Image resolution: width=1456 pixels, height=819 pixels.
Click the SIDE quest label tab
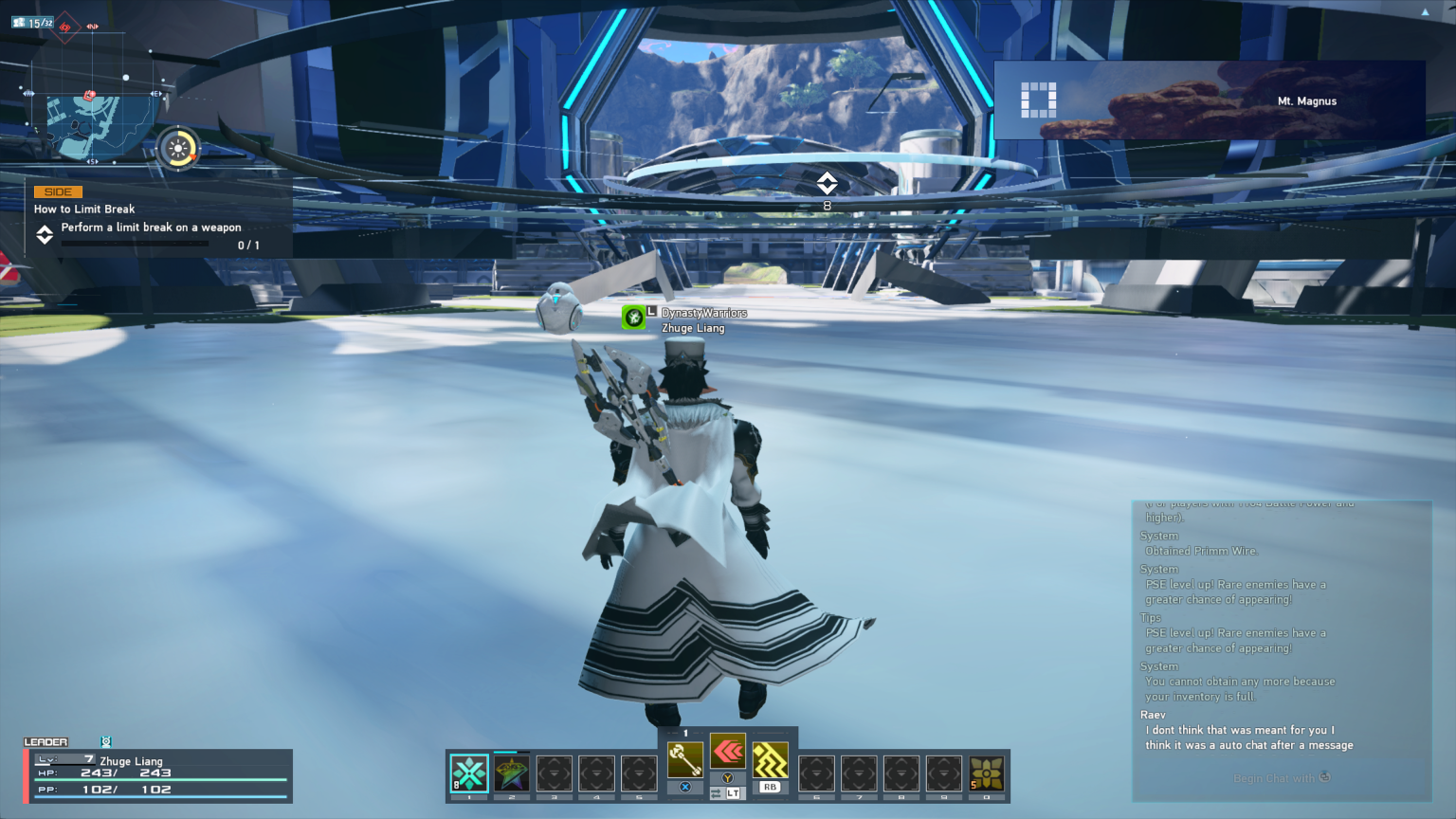pos(56,191)
